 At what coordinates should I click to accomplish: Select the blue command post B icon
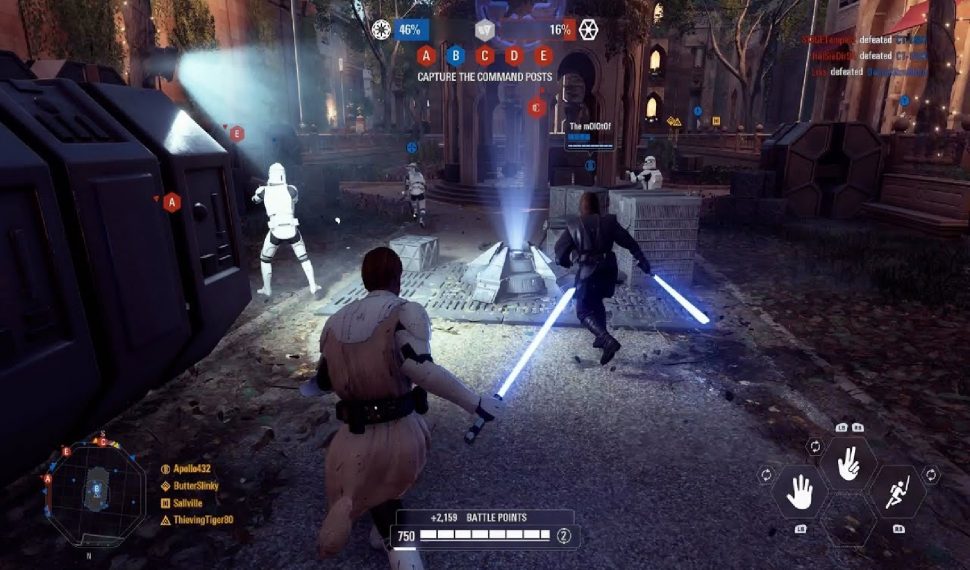click(x=456, y=56)
